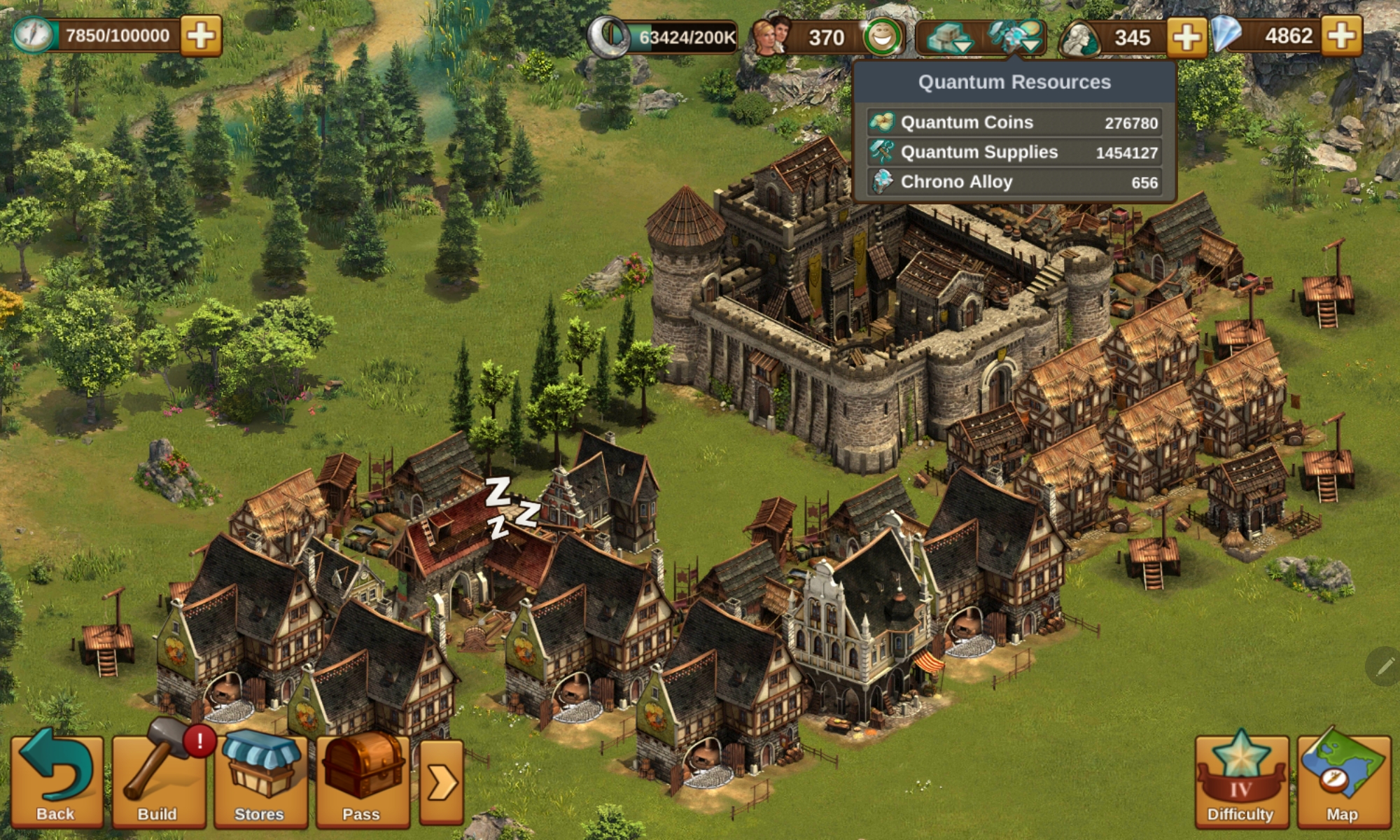Open the Difficulty selection
The height and width of the screenshot is (840, 1400).
pos(1240,780)
